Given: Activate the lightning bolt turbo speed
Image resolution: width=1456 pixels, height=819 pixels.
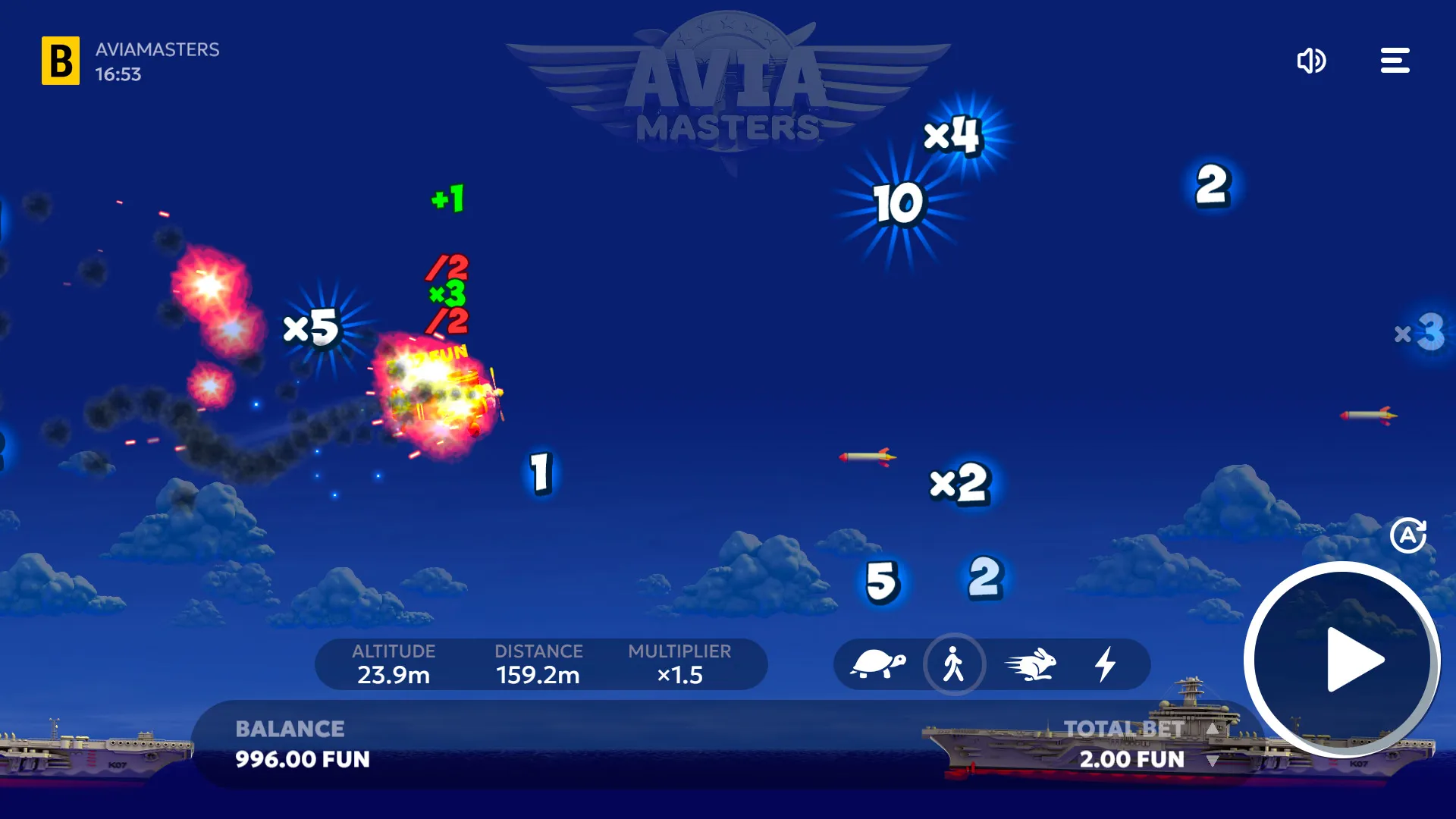Looking at the screenshot, I should point(1106,664).
